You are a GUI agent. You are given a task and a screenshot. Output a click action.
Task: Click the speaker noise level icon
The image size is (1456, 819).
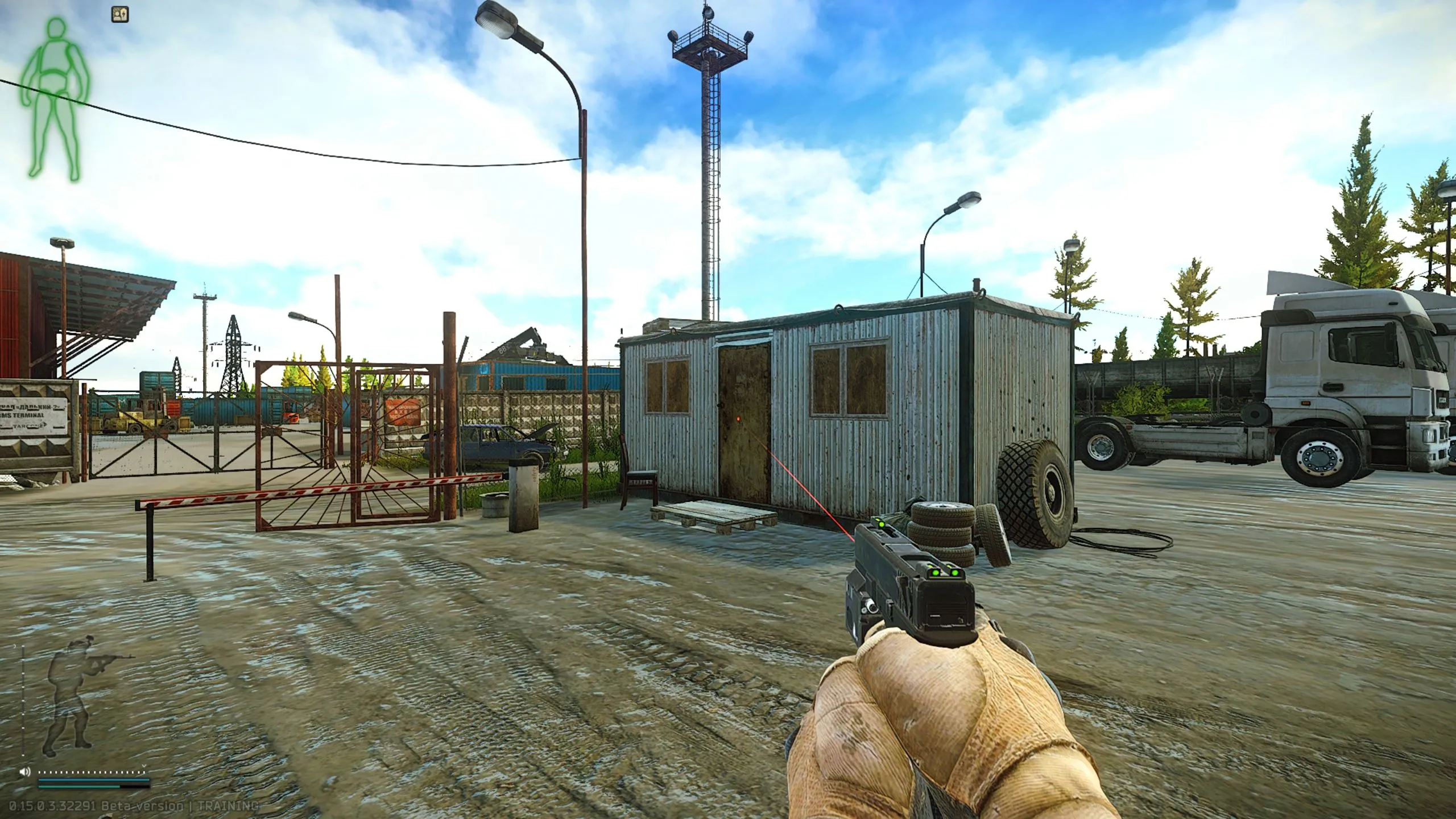click(24, 772)
